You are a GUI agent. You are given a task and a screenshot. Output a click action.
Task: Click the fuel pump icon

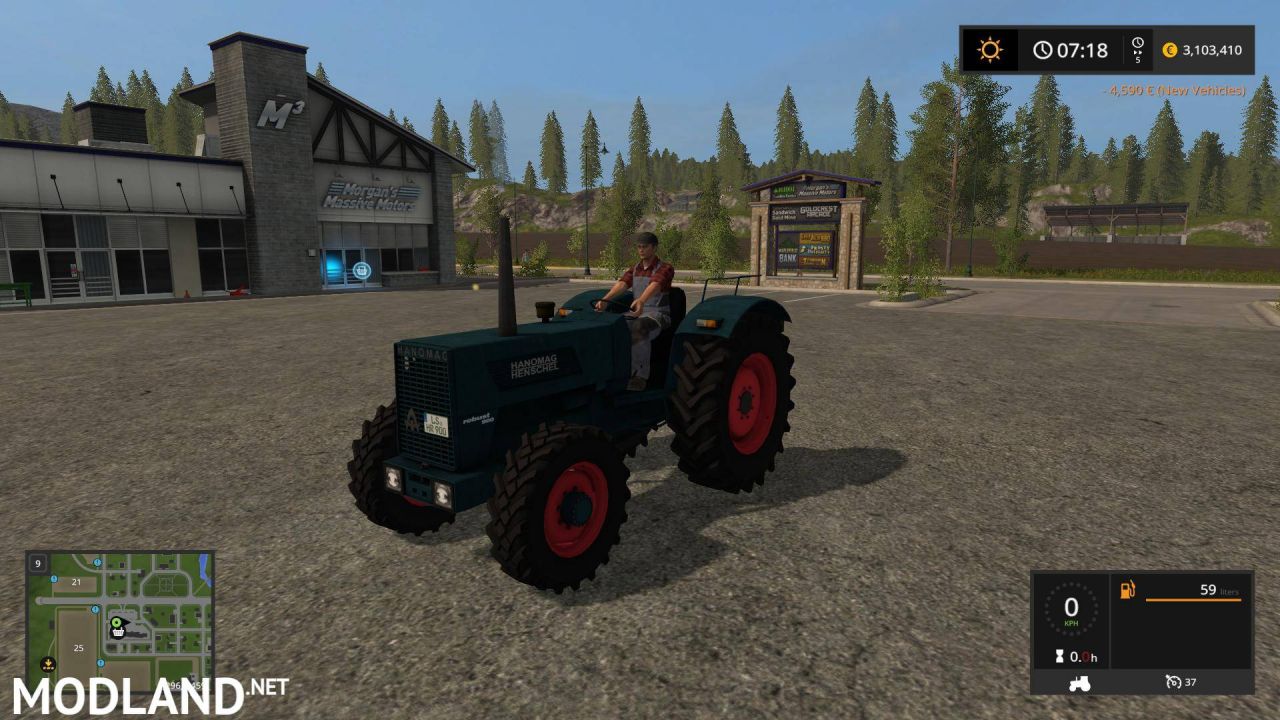1127,589
